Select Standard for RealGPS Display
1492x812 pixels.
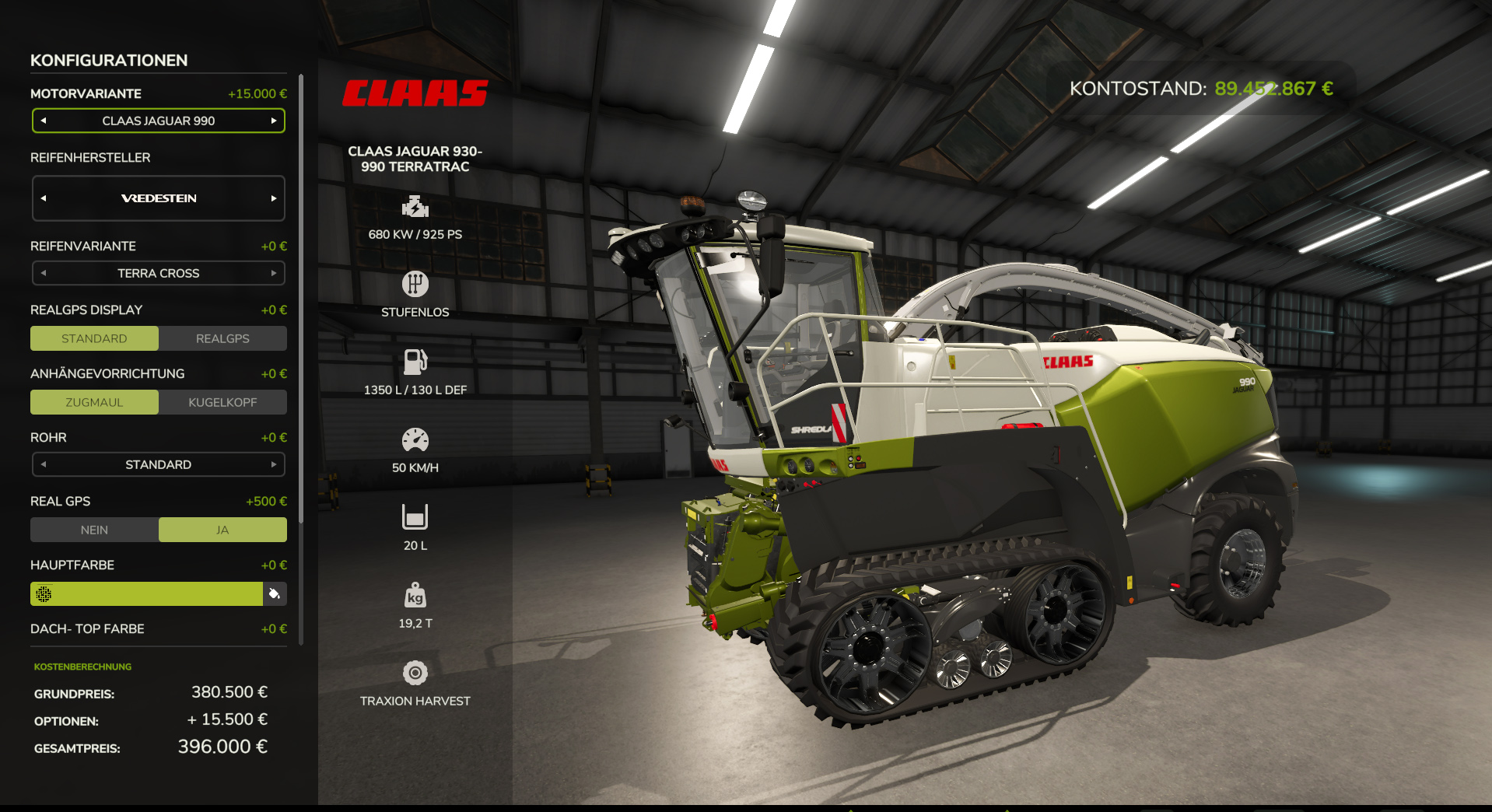point(94,338)
